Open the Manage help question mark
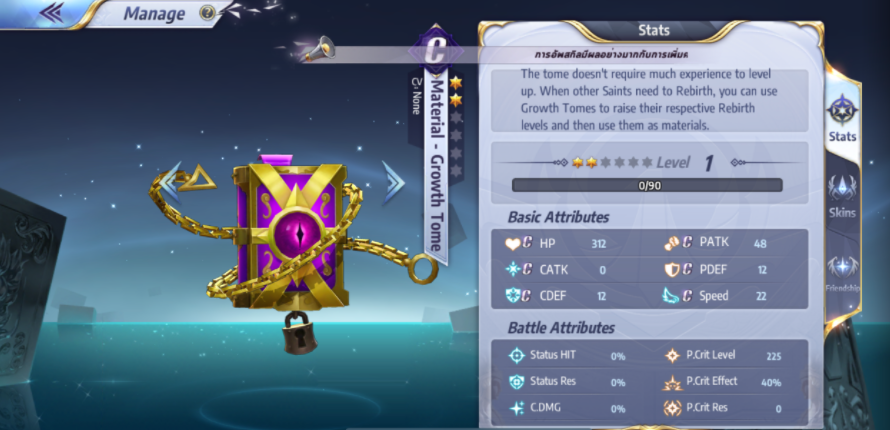890x430 pixels. coord(207,13)
